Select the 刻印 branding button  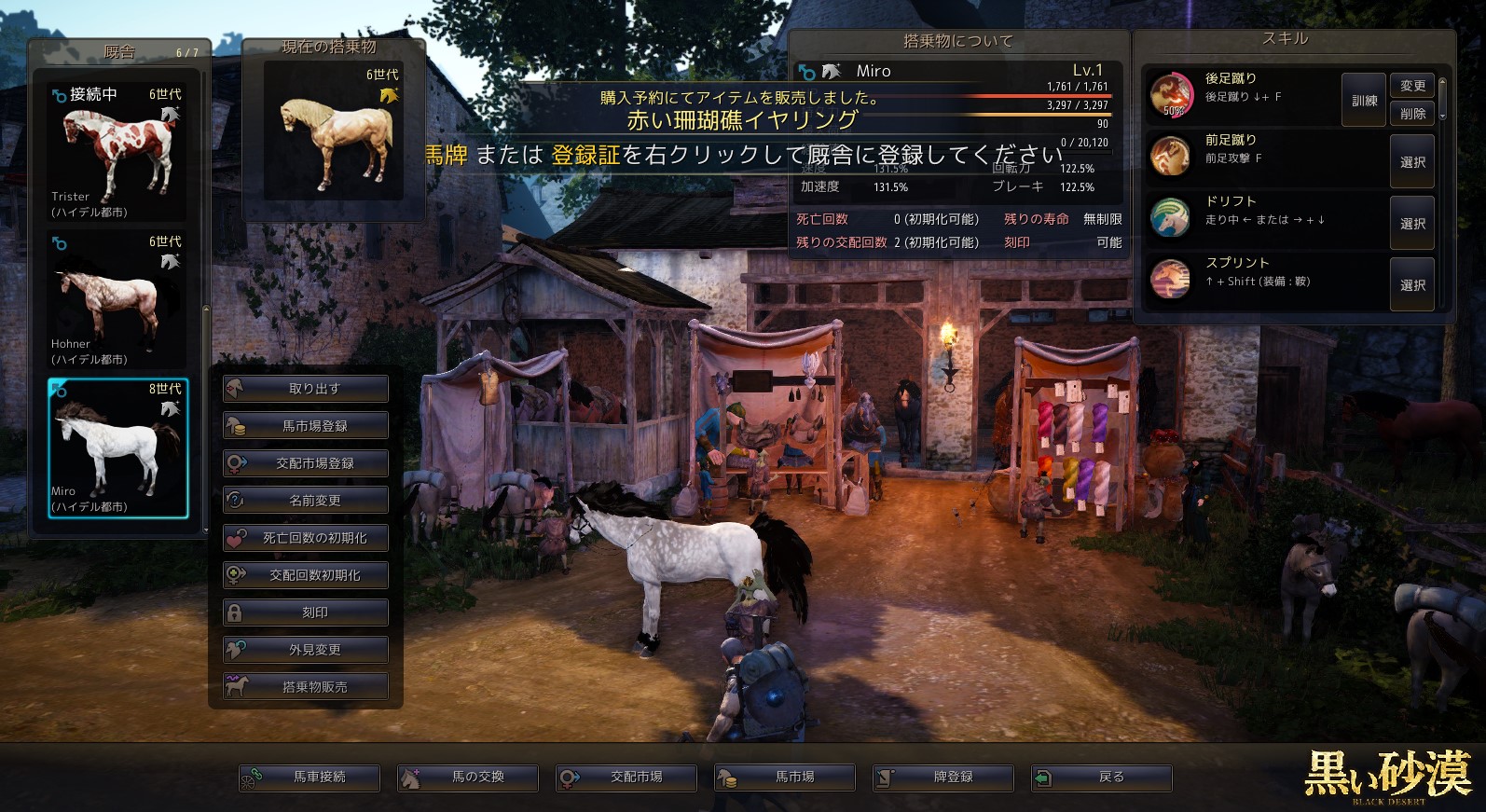coord(306,612)
